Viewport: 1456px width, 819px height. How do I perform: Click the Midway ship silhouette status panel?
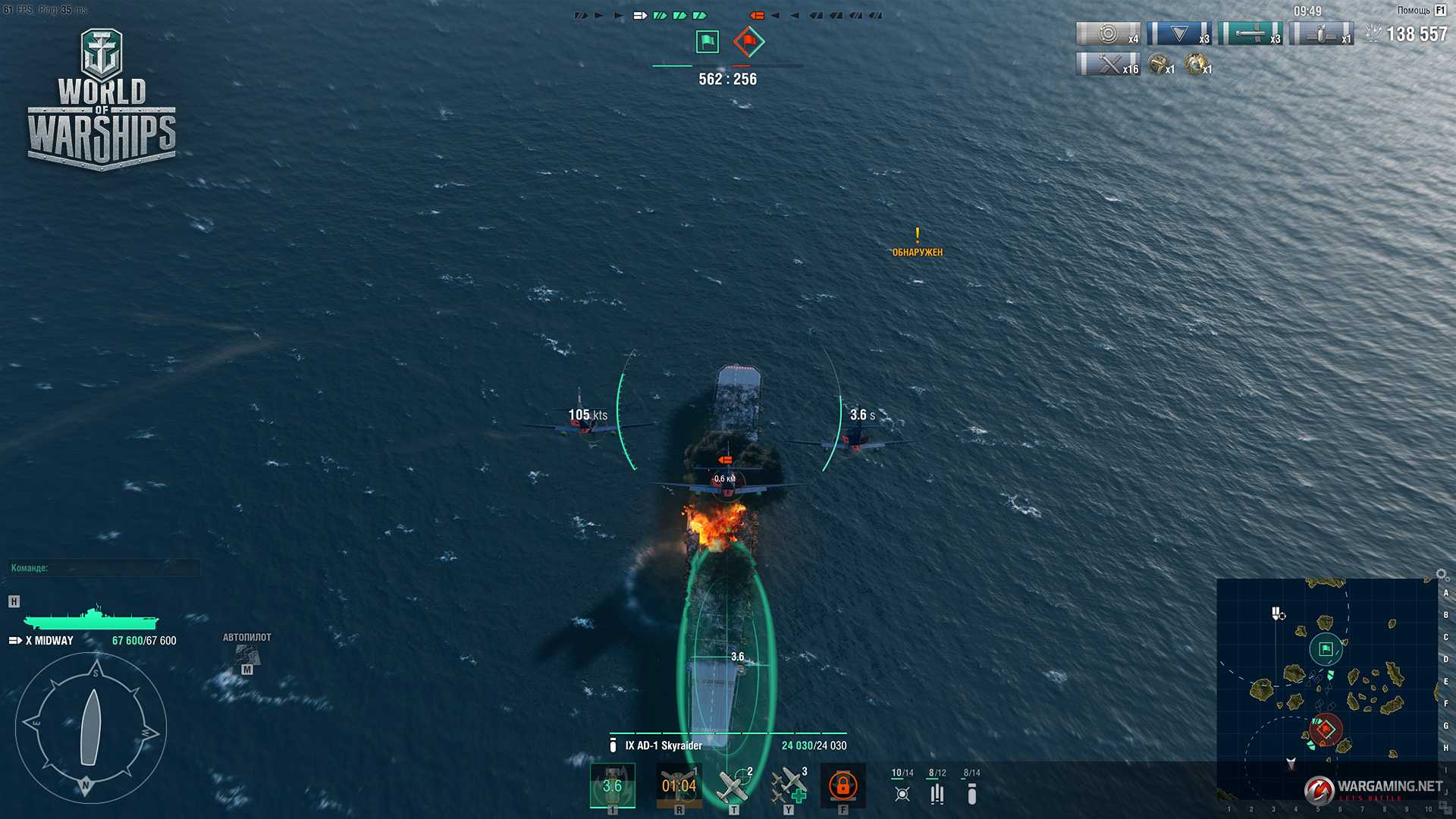91,619
